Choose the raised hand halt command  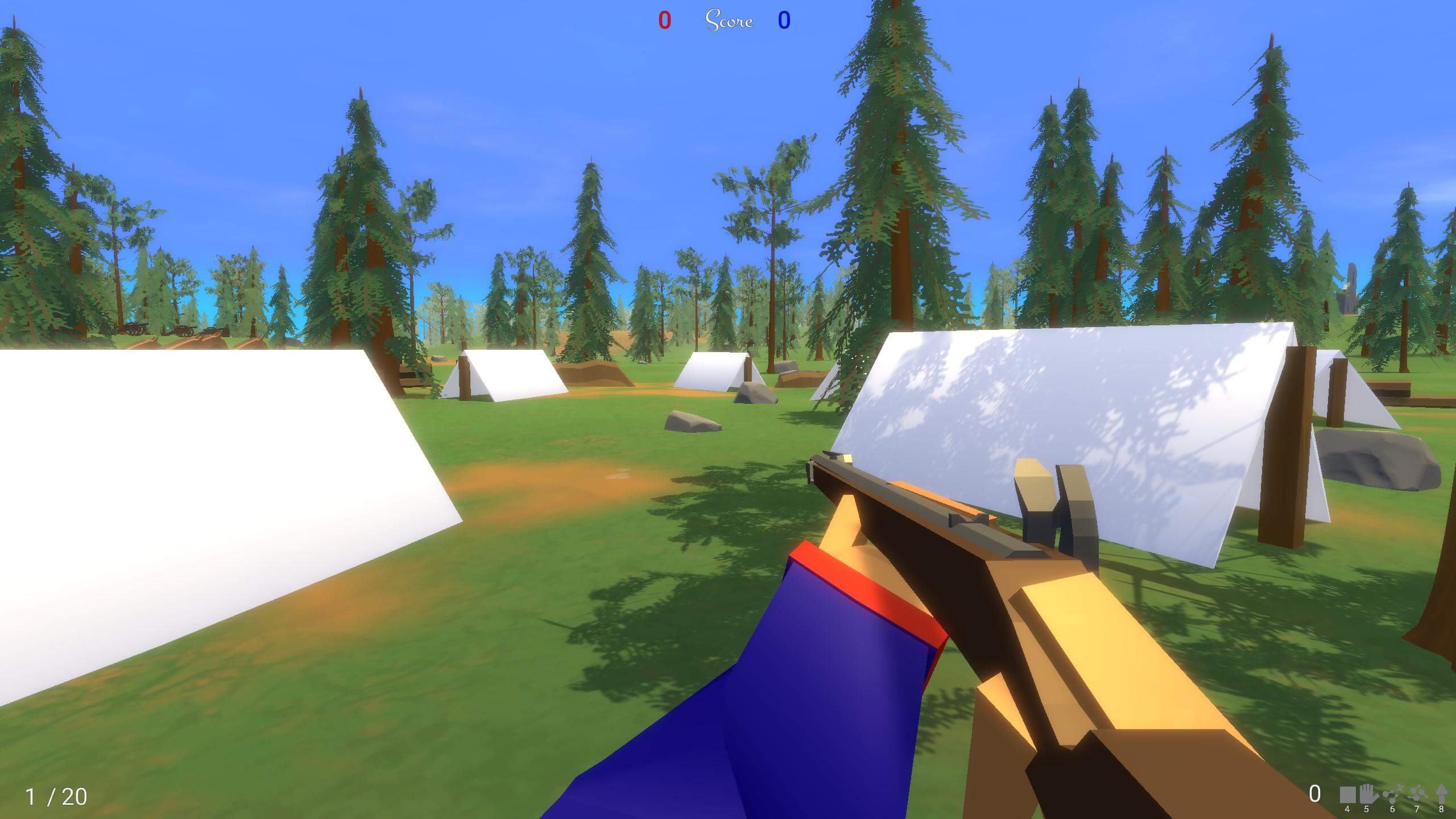coord(1367,793)
